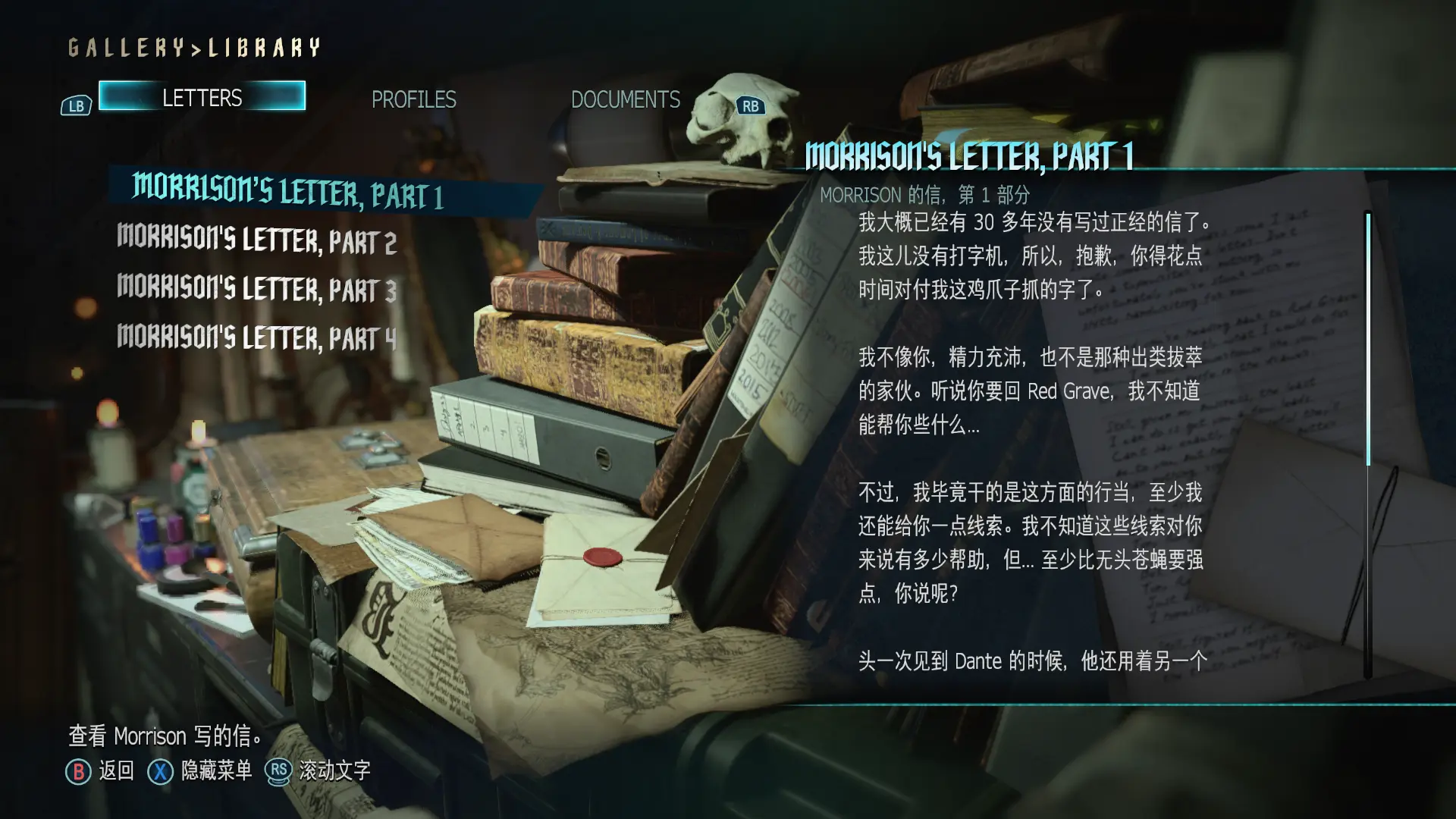This screenshot has height=819, width=1456.
Task: Show the Documents tab
Action: [625, 99]
